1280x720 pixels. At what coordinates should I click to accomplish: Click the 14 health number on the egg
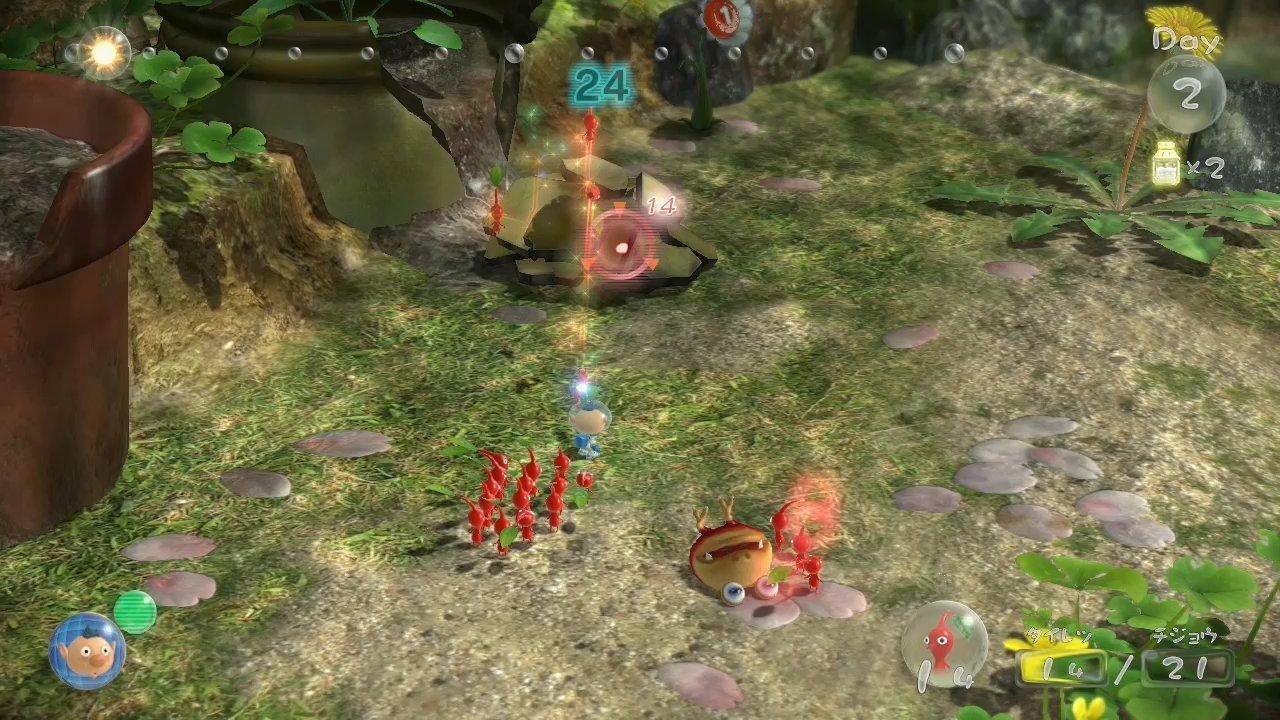660,207
